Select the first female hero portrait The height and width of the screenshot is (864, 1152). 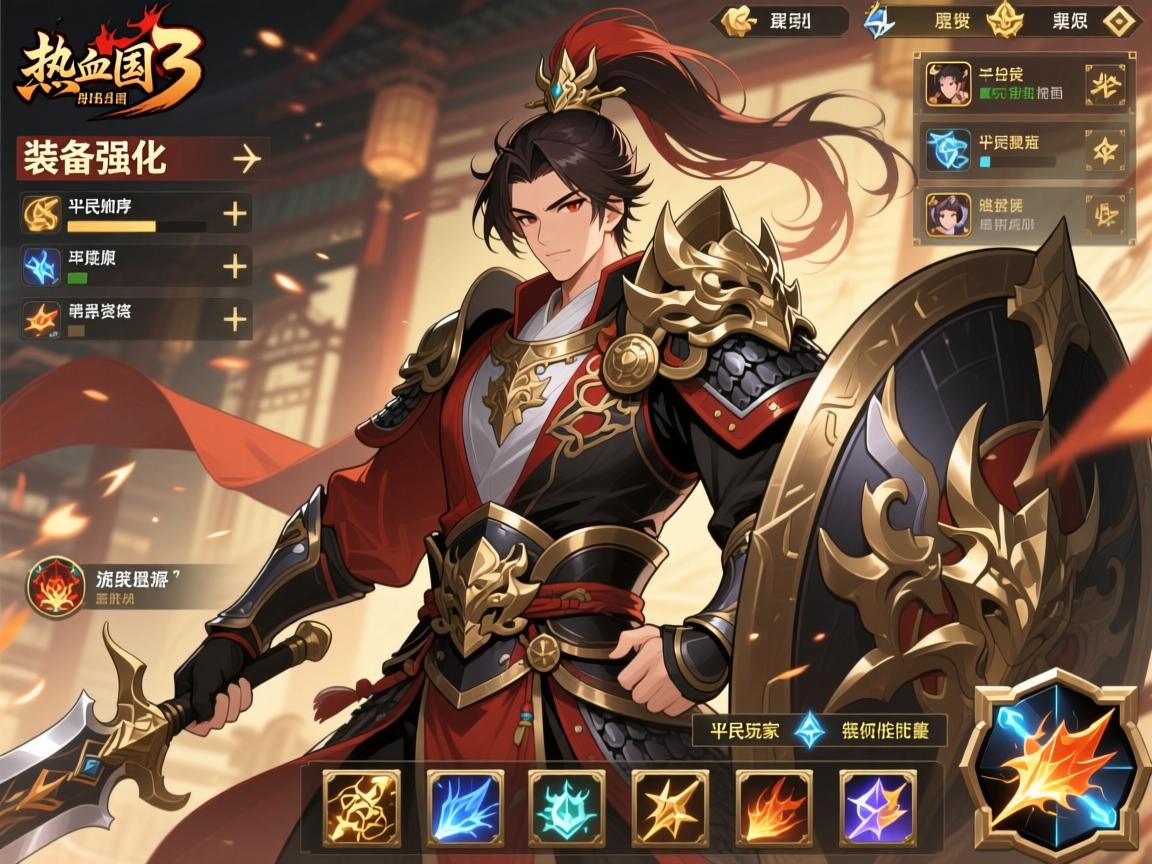coord(947,84)
